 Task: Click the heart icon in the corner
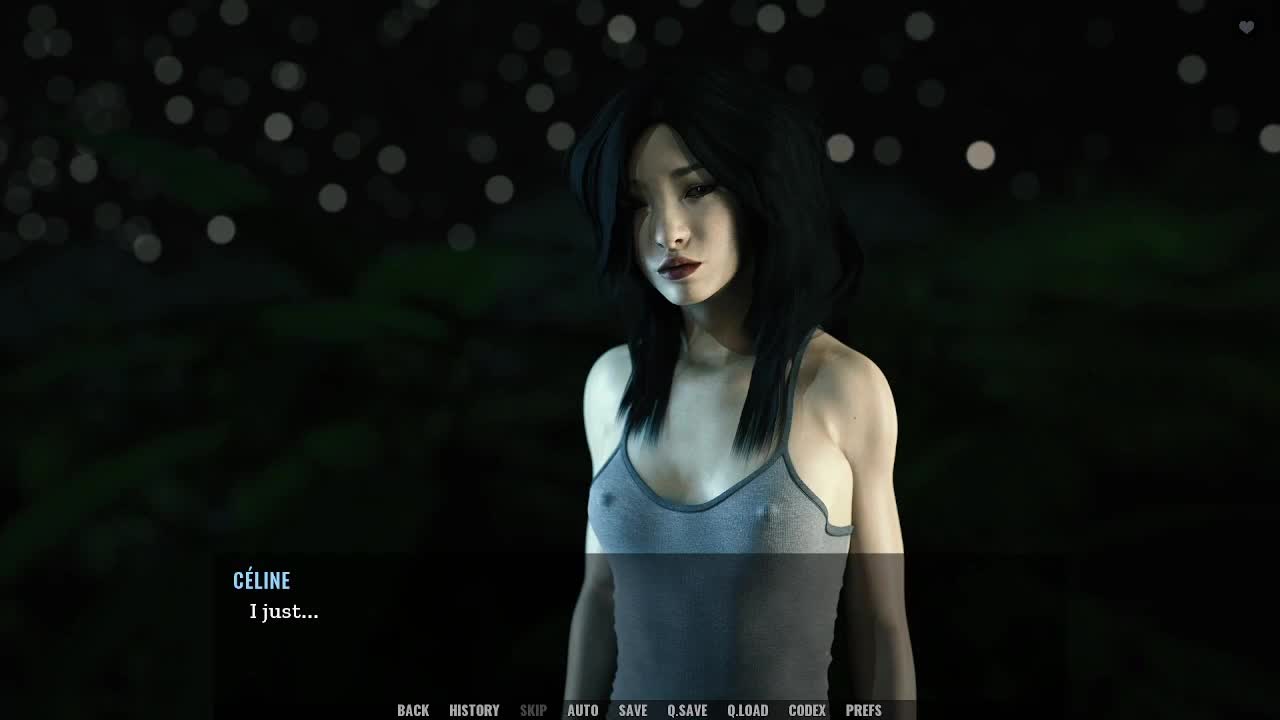1246,27
